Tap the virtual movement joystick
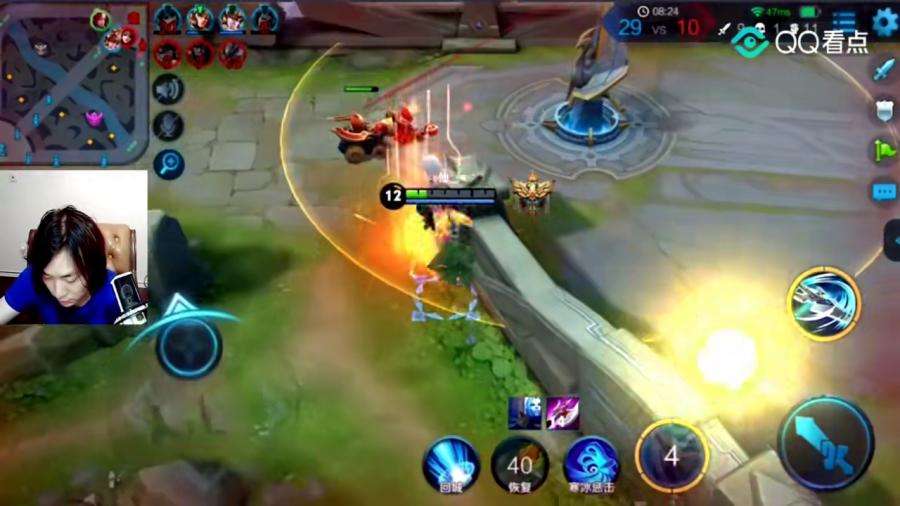900x506 pixels. [x=188, y=346]
